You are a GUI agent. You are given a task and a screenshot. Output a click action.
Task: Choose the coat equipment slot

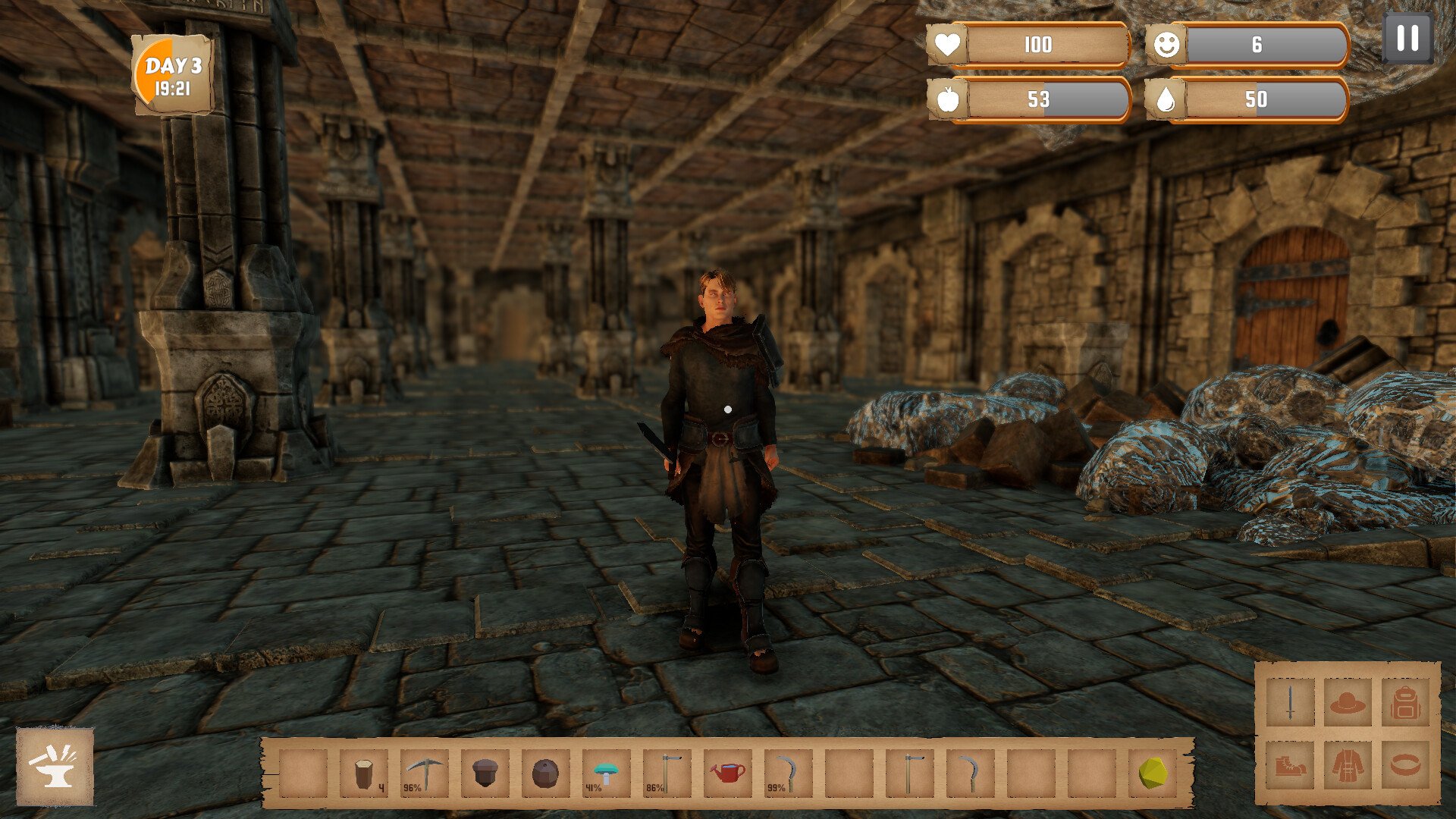coord(1348,765)
